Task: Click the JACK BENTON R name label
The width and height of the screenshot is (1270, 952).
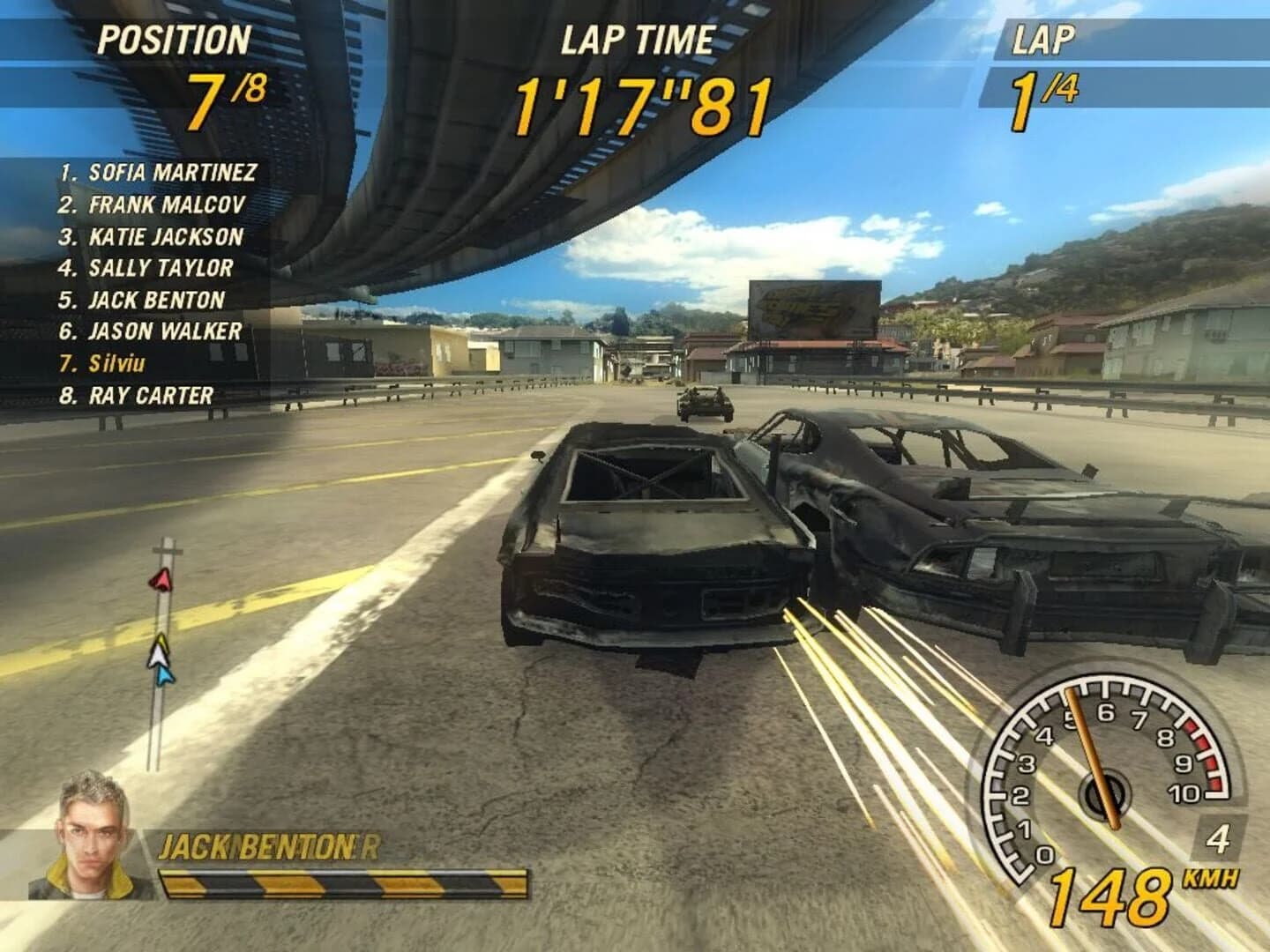Action: tap(269, 844)
